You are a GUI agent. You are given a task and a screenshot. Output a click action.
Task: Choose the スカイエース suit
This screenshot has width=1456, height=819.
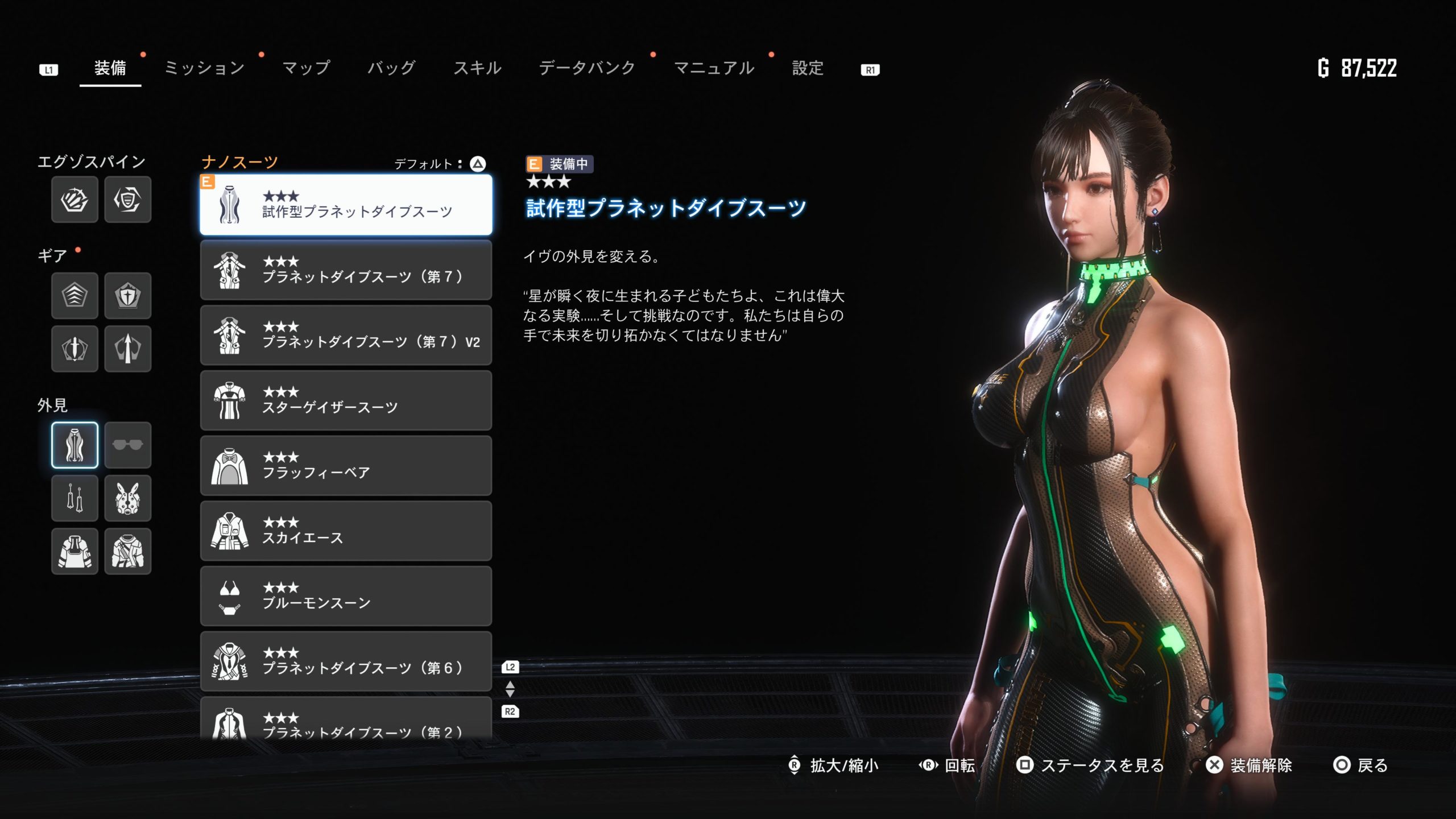346,531
